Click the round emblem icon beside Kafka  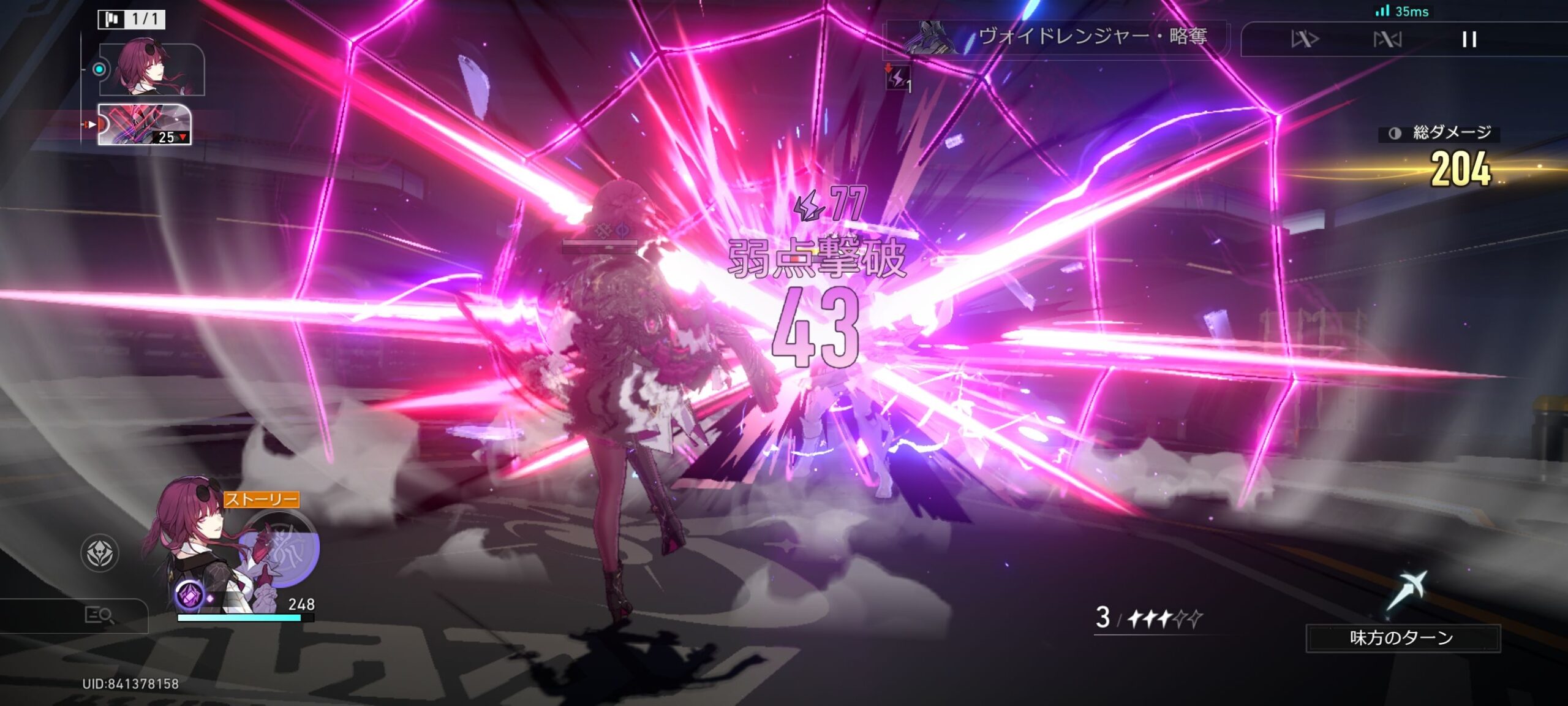(x=100, y=553)
